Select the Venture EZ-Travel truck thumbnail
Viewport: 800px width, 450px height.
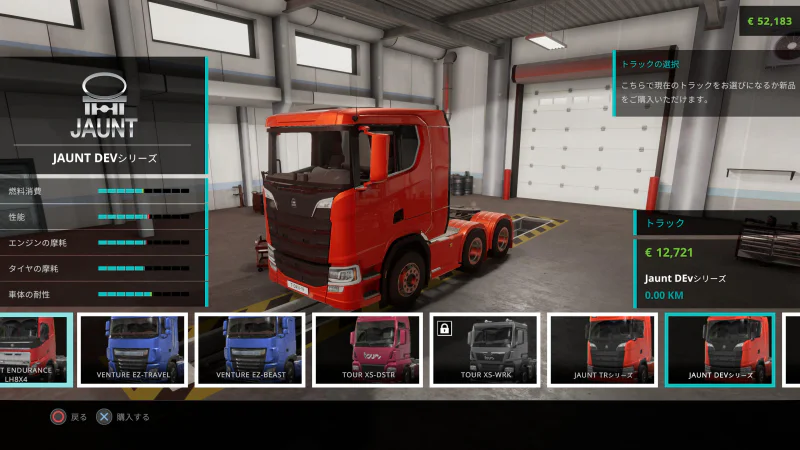point(133,349)
